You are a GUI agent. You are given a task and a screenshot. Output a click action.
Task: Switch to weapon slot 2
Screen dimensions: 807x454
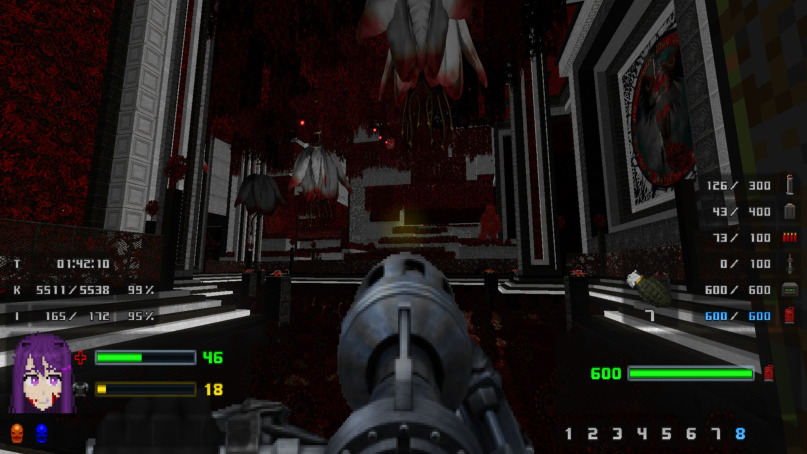[593, 434]
